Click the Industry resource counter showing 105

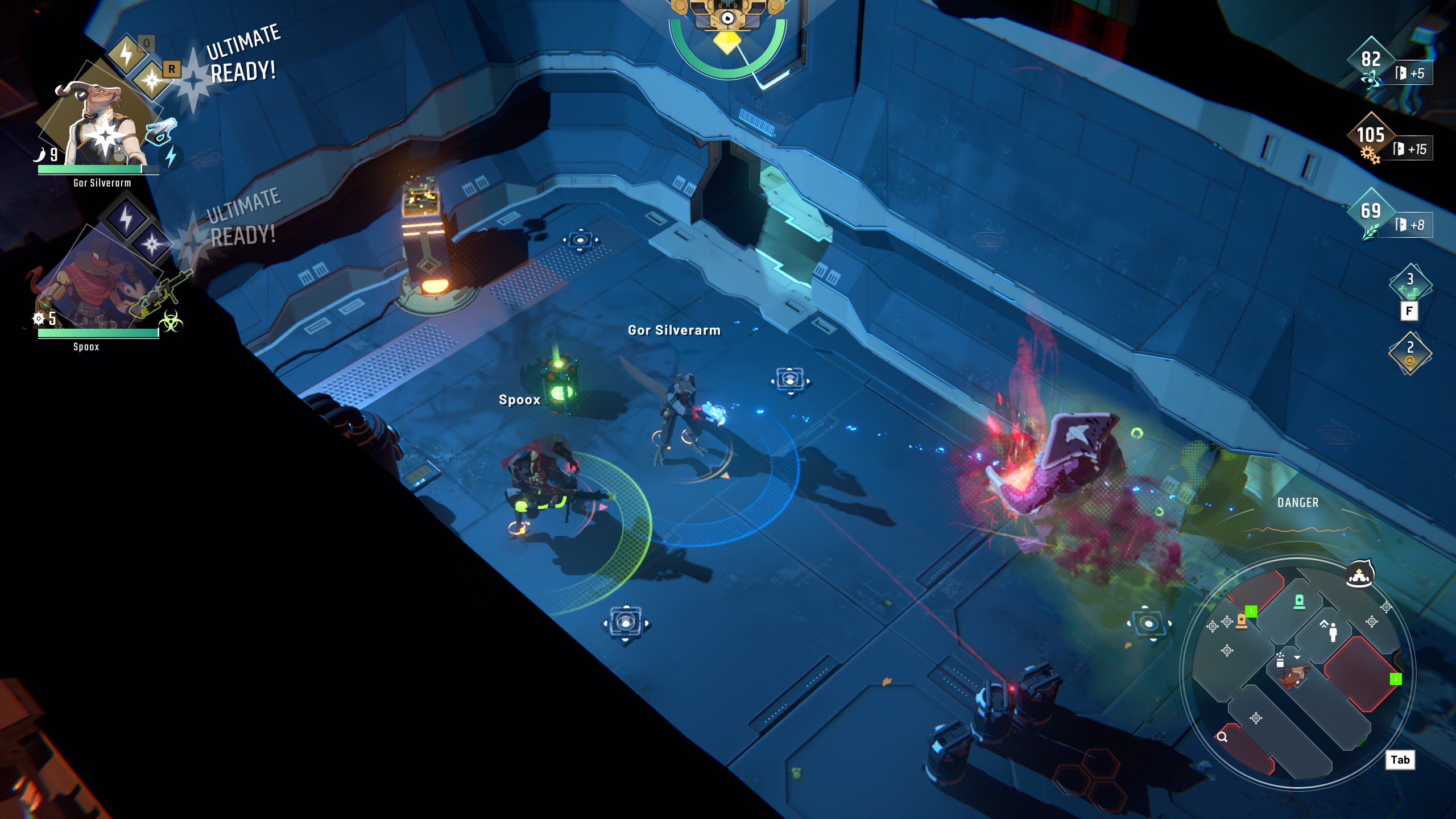1371,135
